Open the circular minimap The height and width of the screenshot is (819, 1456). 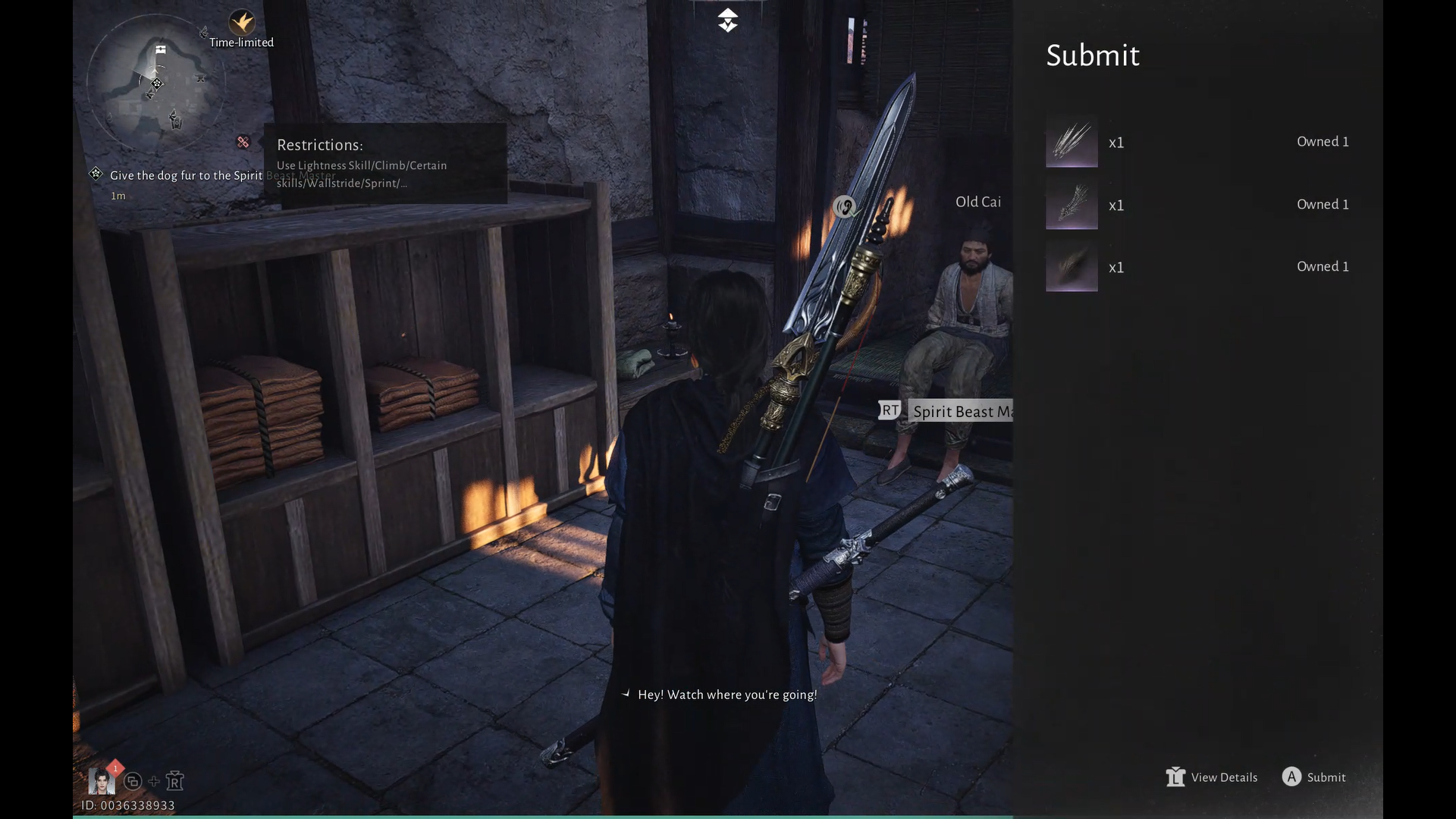pyautogui.click(x=155, y=83)
